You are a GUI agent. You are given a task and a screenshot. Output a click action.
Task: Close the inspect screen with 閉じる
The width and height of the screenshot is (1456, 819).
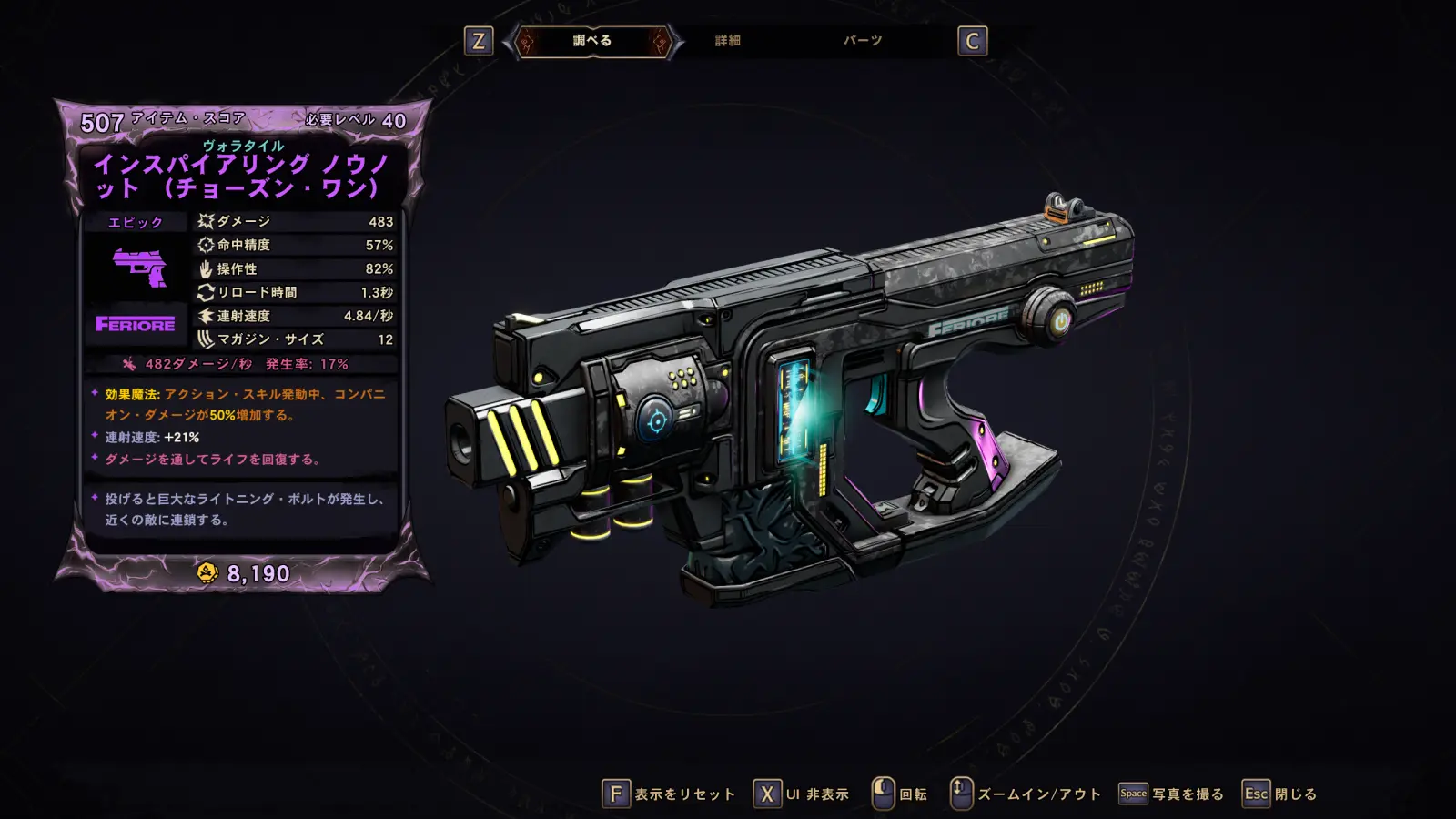pos(1280,794)
